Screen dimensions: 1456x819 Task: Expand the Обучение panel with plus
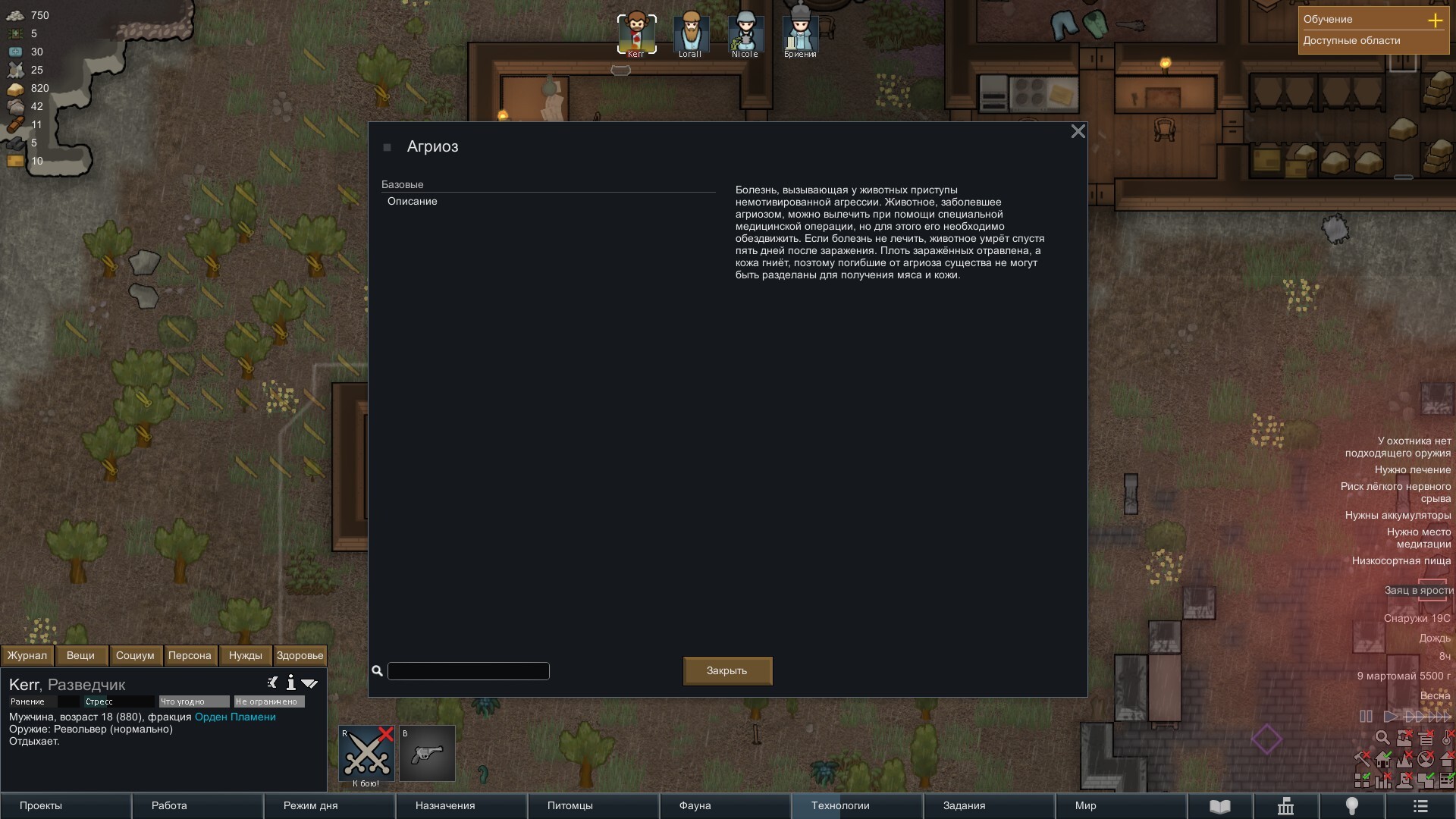pyautogui.click(x=1435, y=20)
